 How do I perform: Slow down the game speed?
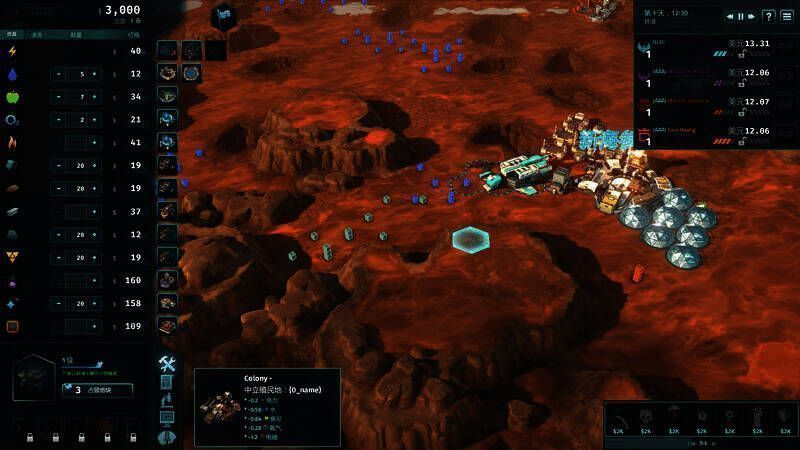730,16
